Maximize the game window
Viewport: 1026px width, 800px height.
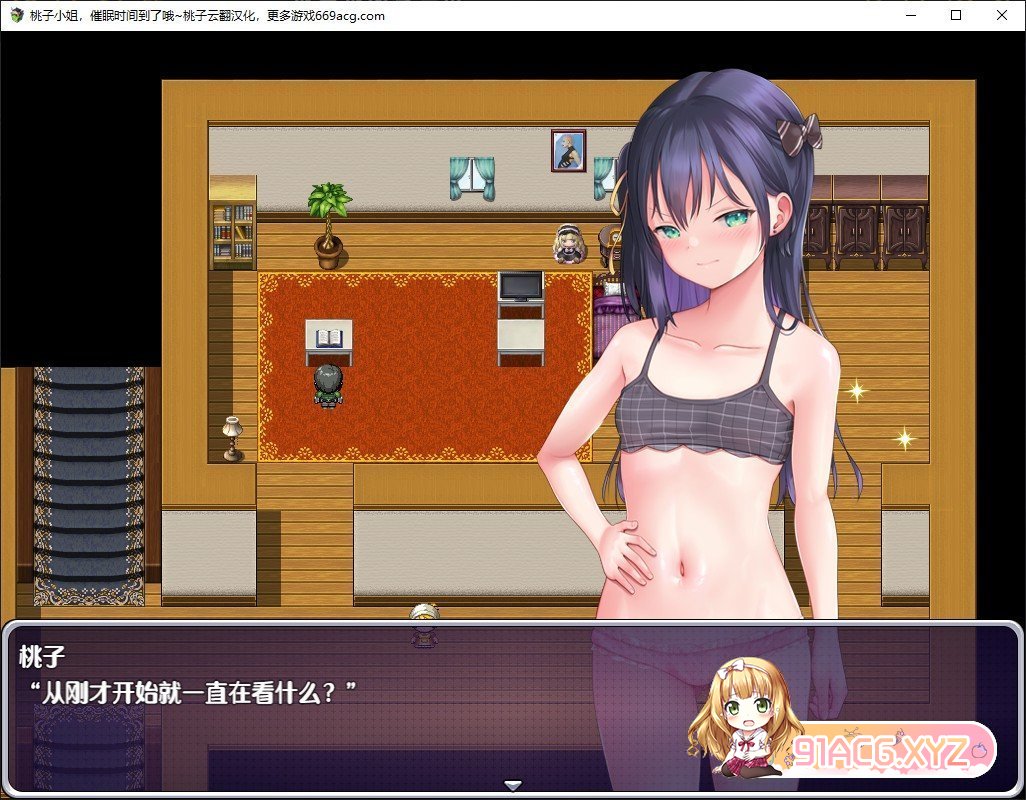pyautogui.click(x=956, y=15)
